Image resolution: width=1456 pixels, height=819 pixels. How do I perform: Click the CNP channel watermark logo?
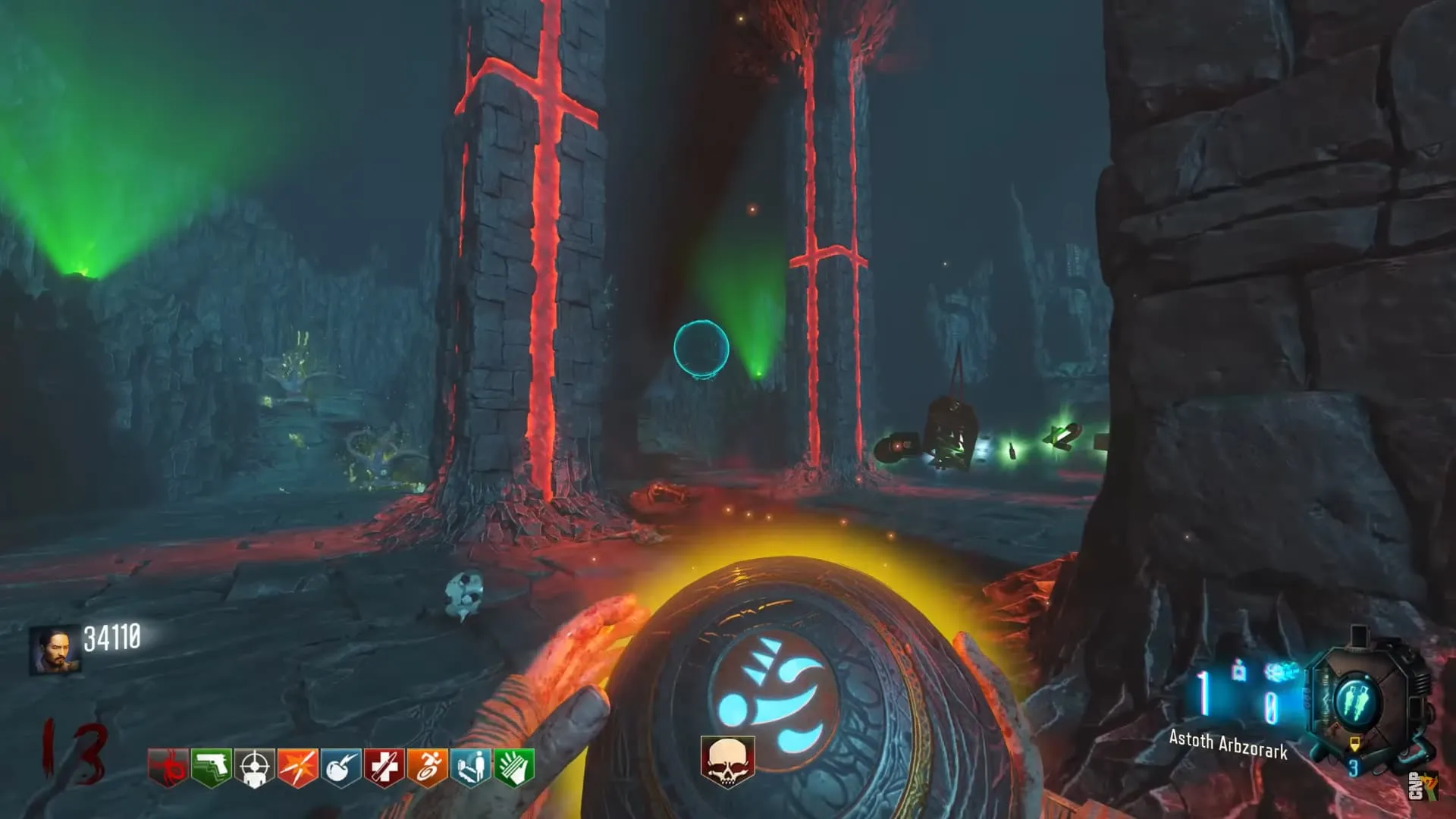[x=1423, y=786]
